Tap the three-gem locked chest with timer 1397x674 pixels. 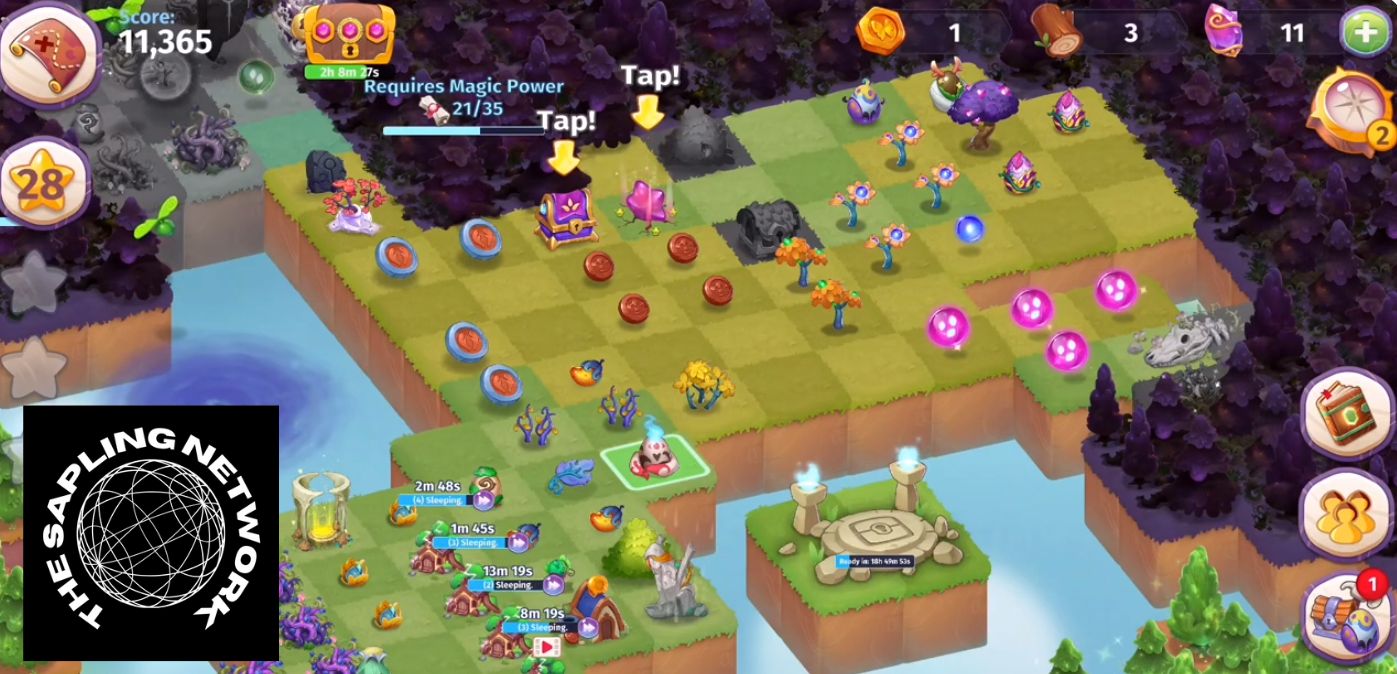pyautogui.click(x=349, y=34)
